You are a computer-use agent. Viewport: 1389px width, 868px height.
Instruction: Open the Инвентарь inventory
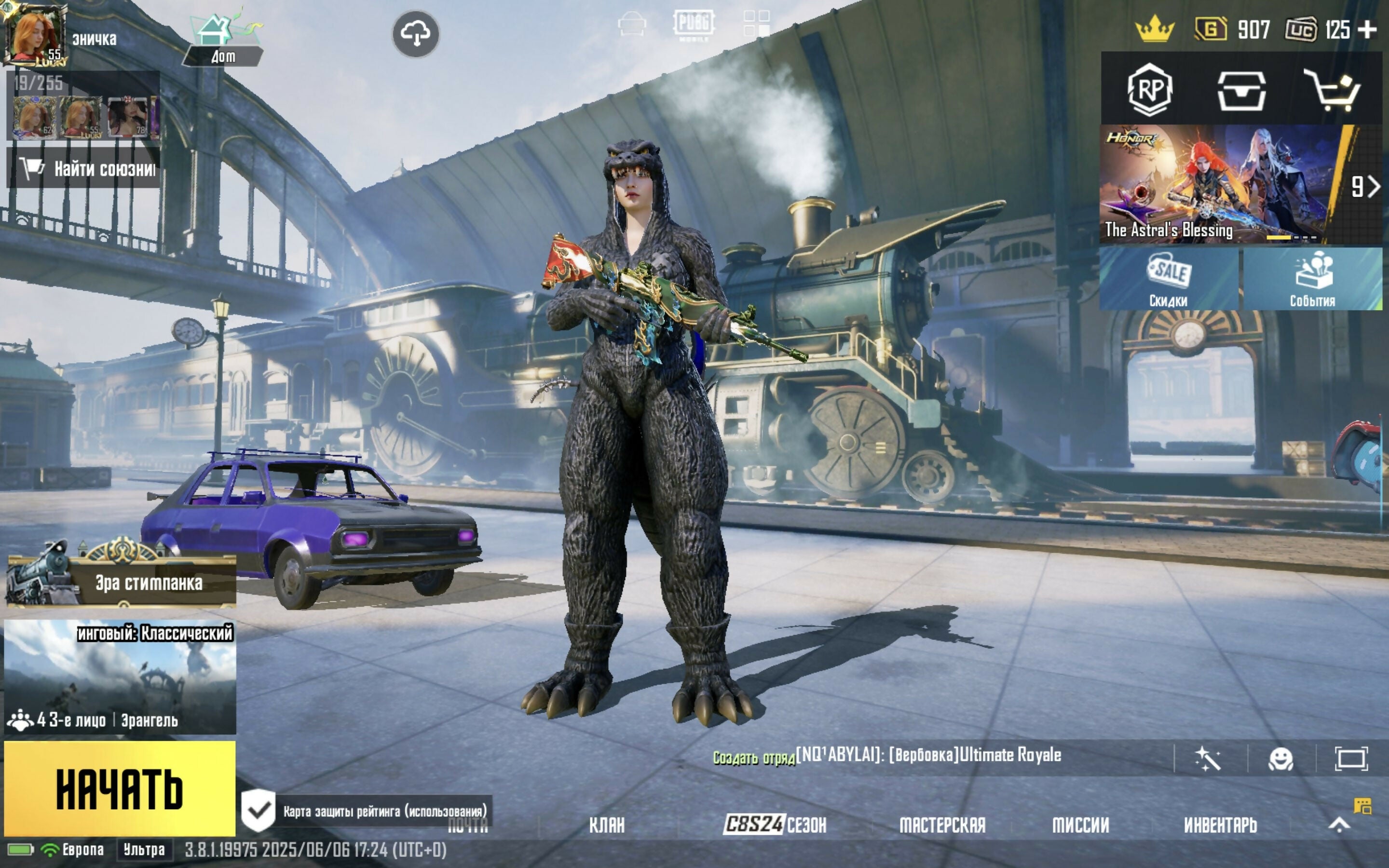tap(1220, 825)
